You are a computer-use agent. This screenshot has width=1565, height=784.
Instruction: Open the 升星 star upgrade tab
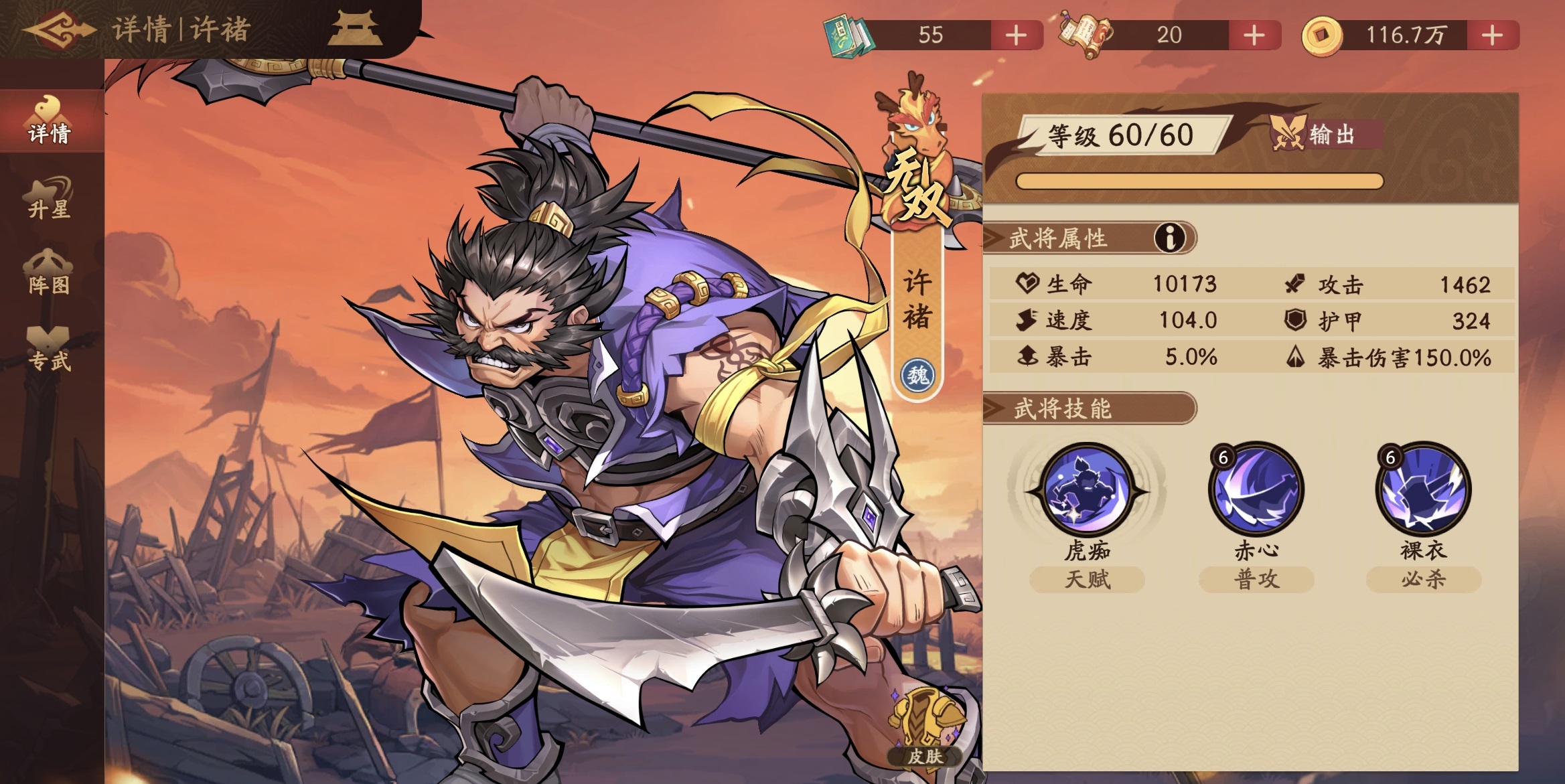pyautogui.click(x=50, y=198)
